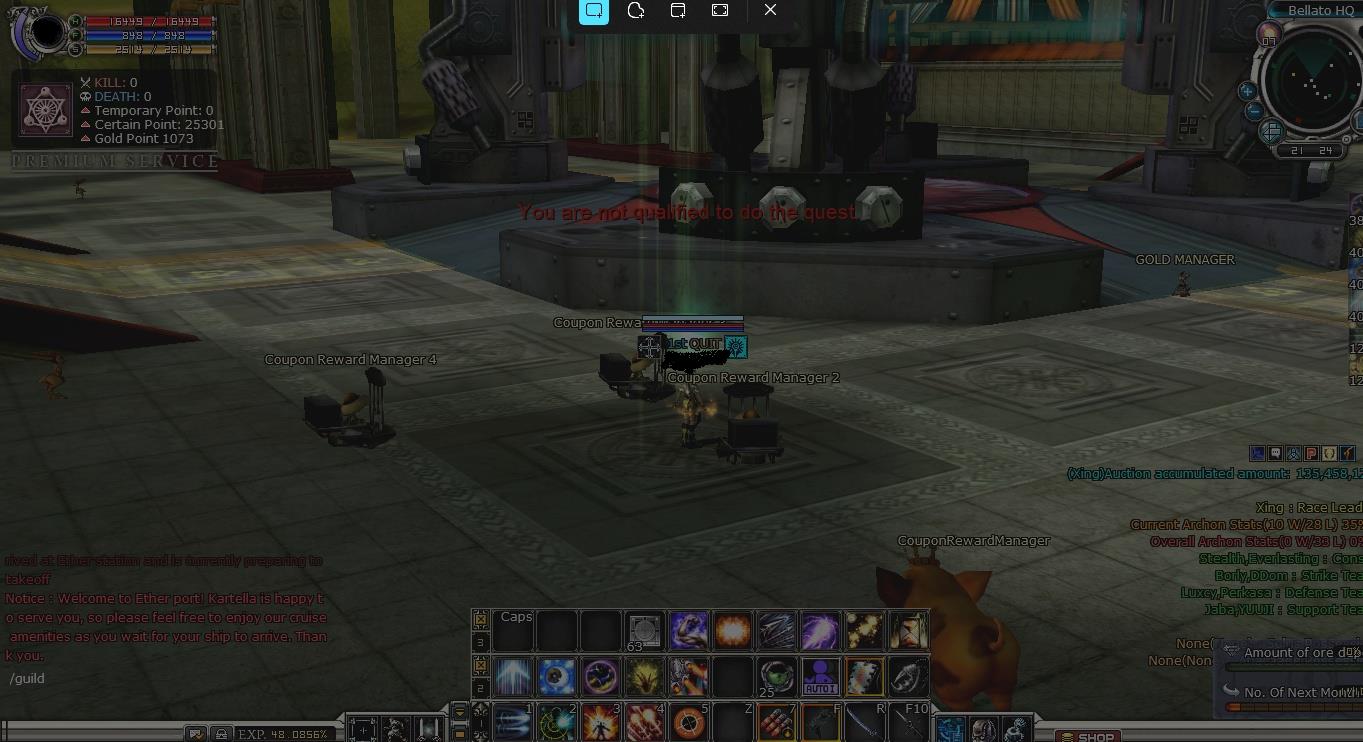Activate the orange explosion skill icon
The width and height of the screenshot is (1363, 742).
[732, 631]
